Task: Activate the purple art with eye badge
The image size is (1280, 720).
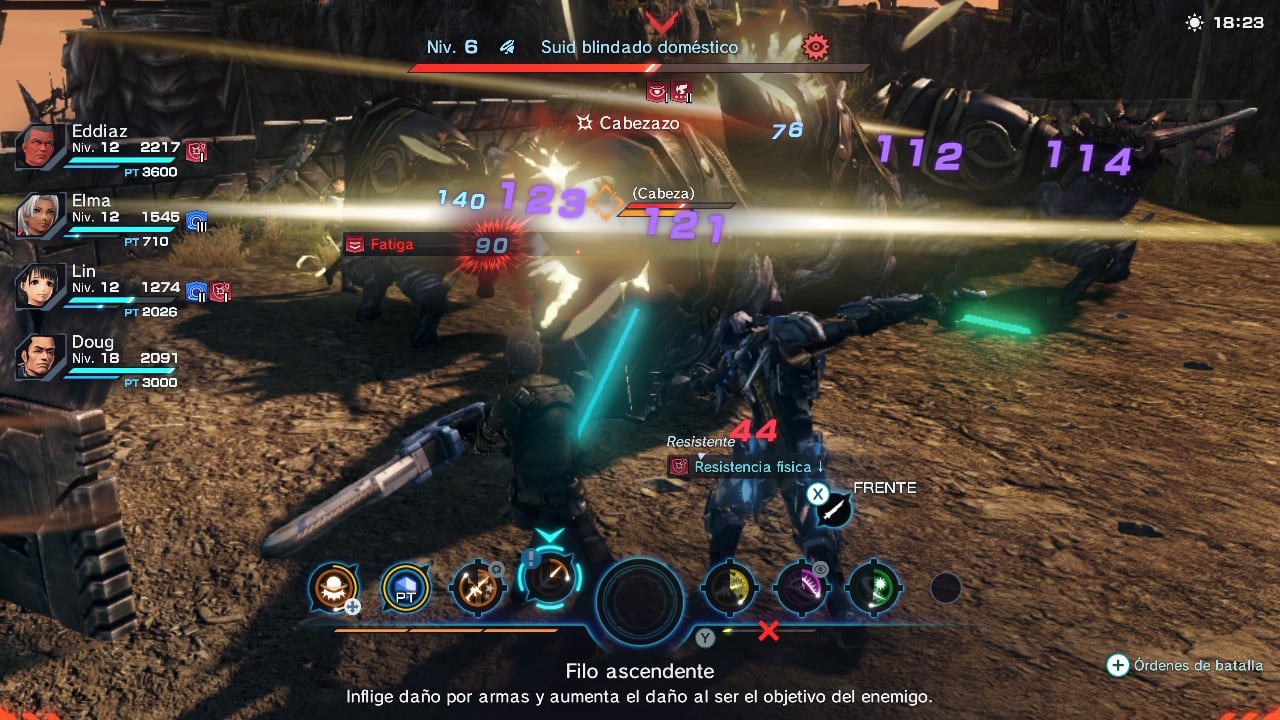Action: [x=802, y=590]
